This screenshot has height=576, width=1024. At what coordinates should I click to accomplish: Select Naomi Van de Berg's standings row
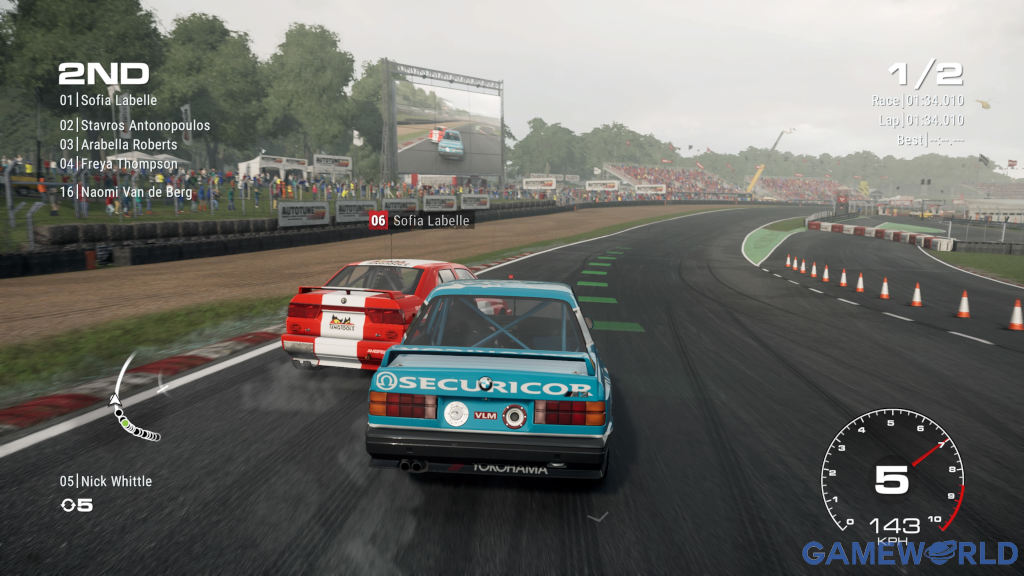point(125,190)
